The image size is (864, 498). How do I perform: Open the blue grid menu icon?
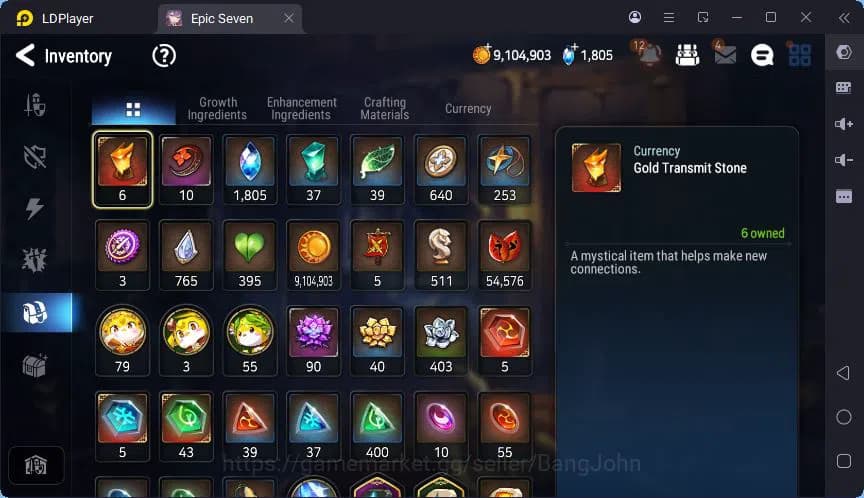799,55
